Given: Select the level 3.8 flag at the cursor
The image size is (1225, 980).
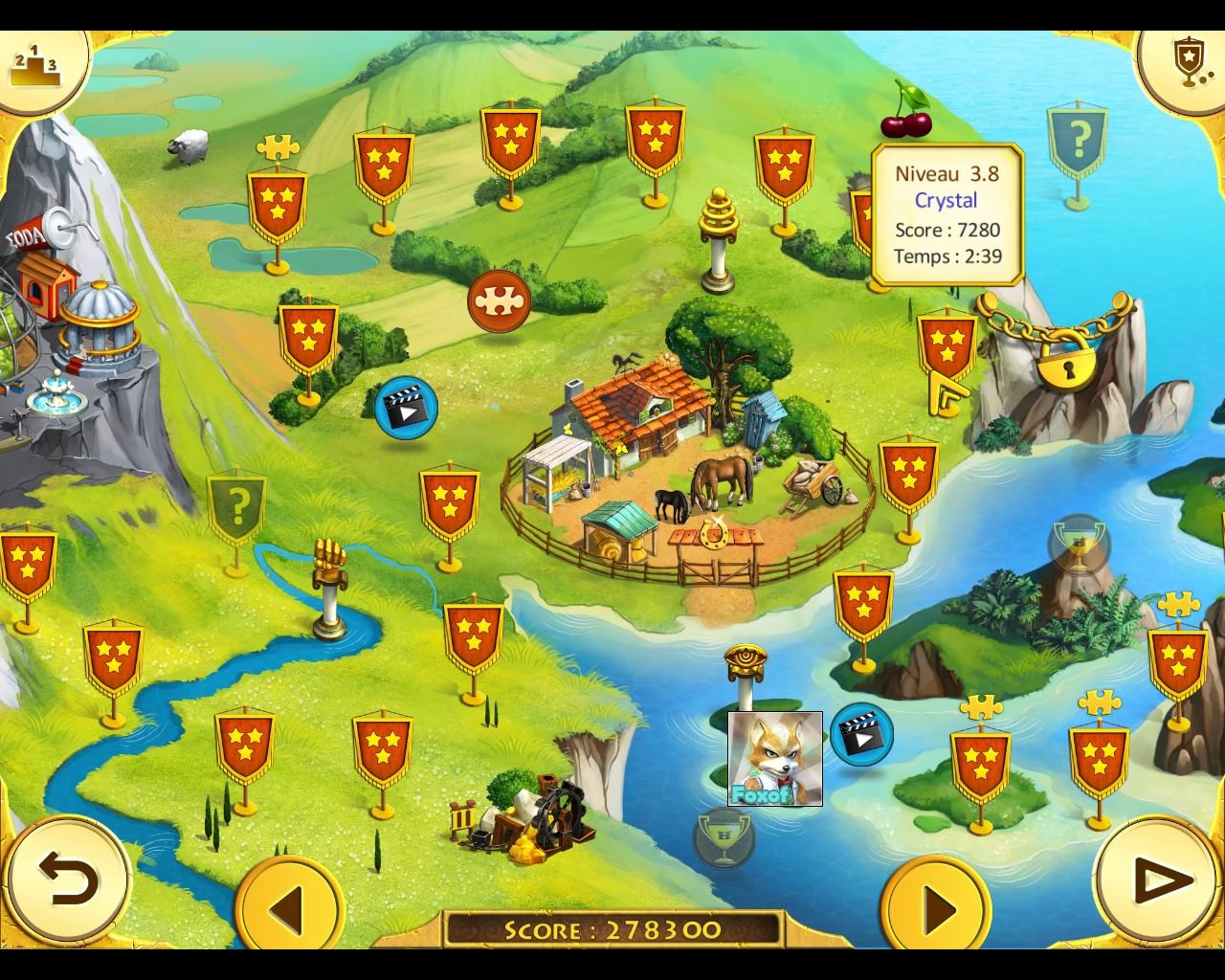Looking at the screenshot, I should pos(947,346).
